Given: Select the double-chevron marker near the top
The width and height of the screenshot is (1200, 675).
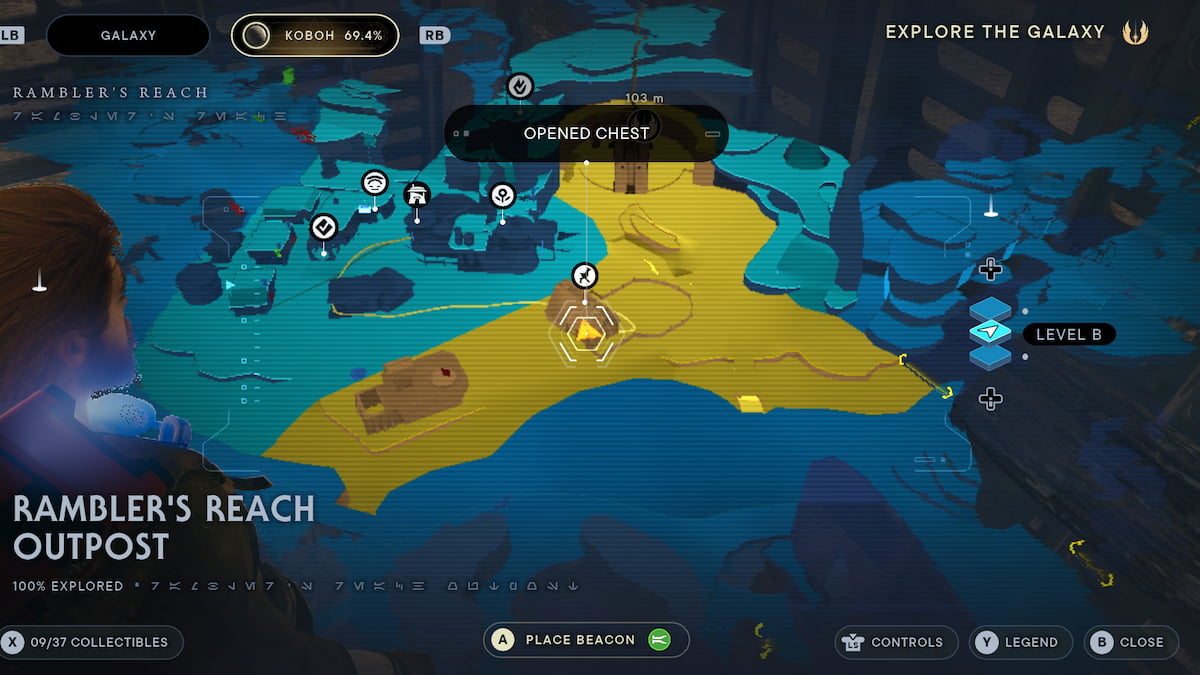Looking at the screenshot, I should pos(519,86).
